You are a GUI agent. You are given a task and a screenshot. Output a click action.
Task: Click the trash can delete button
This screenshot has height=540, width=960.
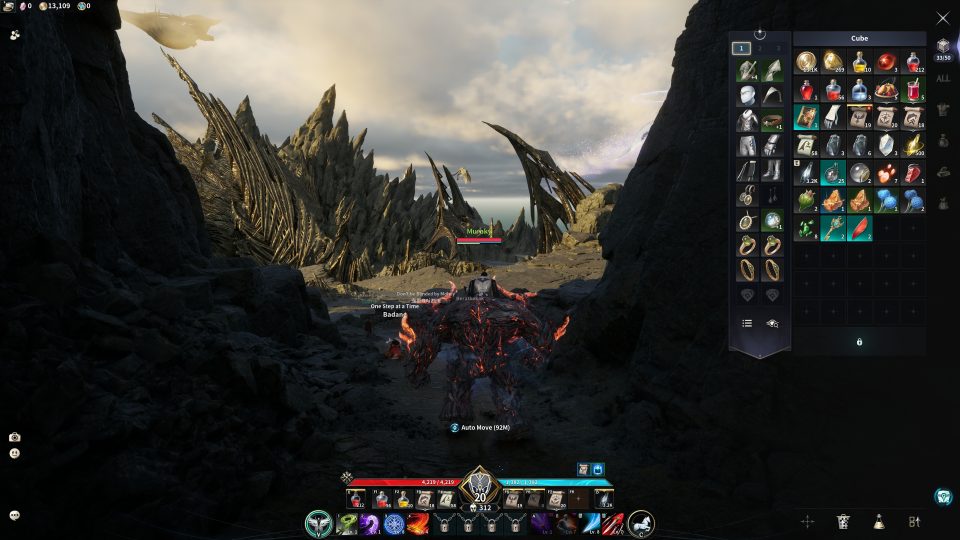843,521
